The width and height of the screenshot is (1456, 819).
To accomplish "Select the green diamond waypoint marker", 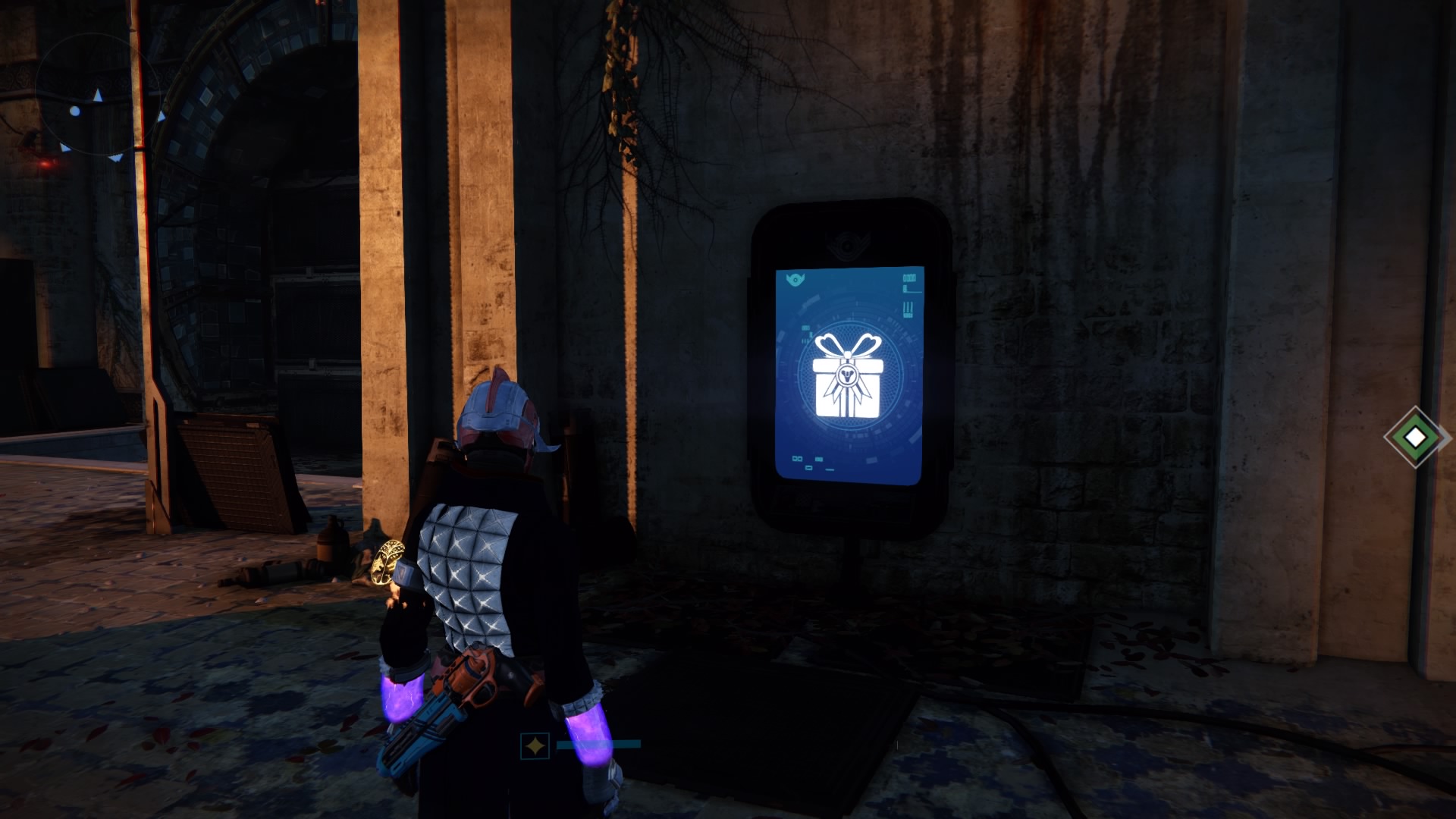I will 1415,437.
